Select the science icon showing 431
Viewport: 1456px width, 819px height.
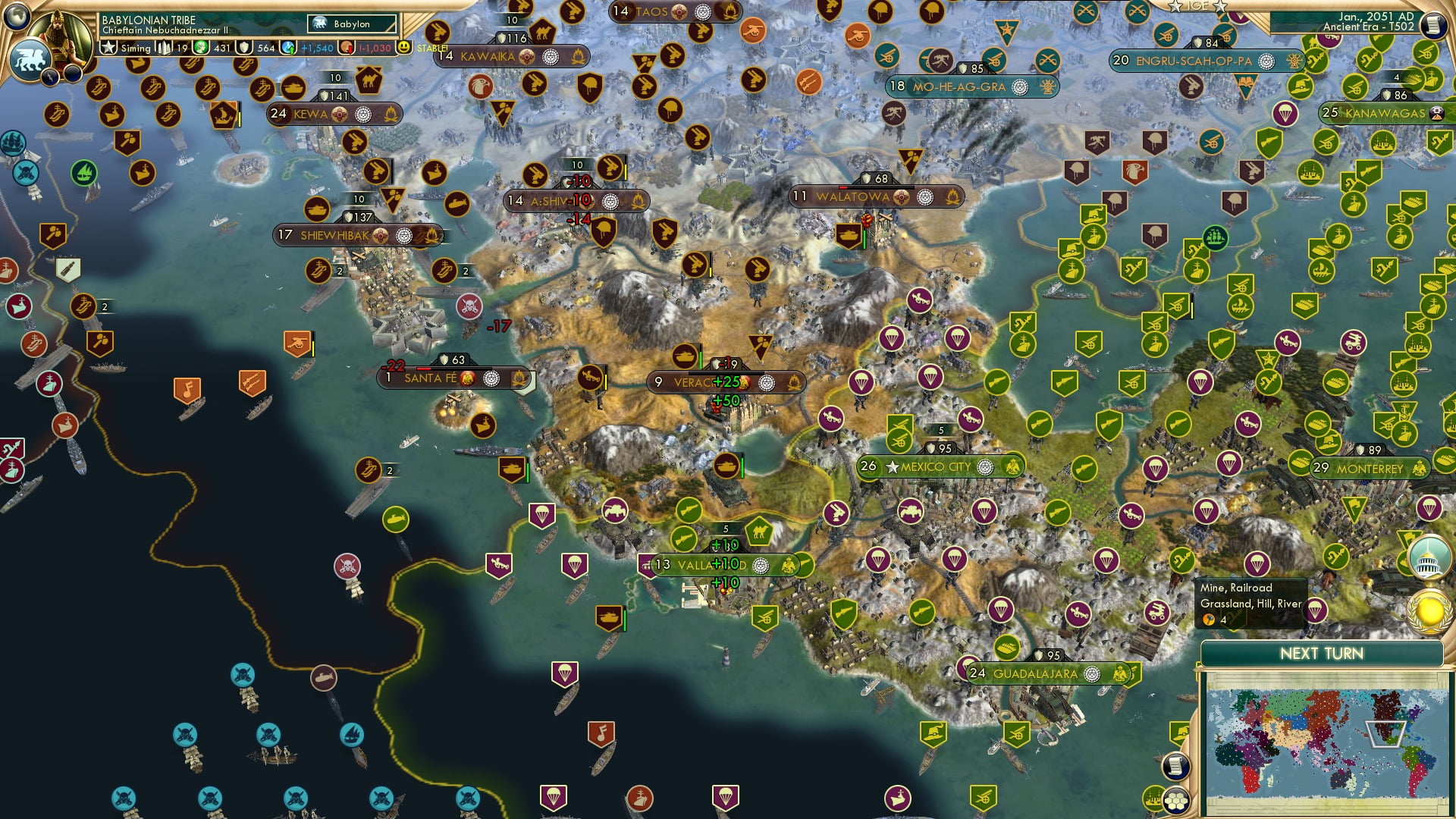coord(199,45)
